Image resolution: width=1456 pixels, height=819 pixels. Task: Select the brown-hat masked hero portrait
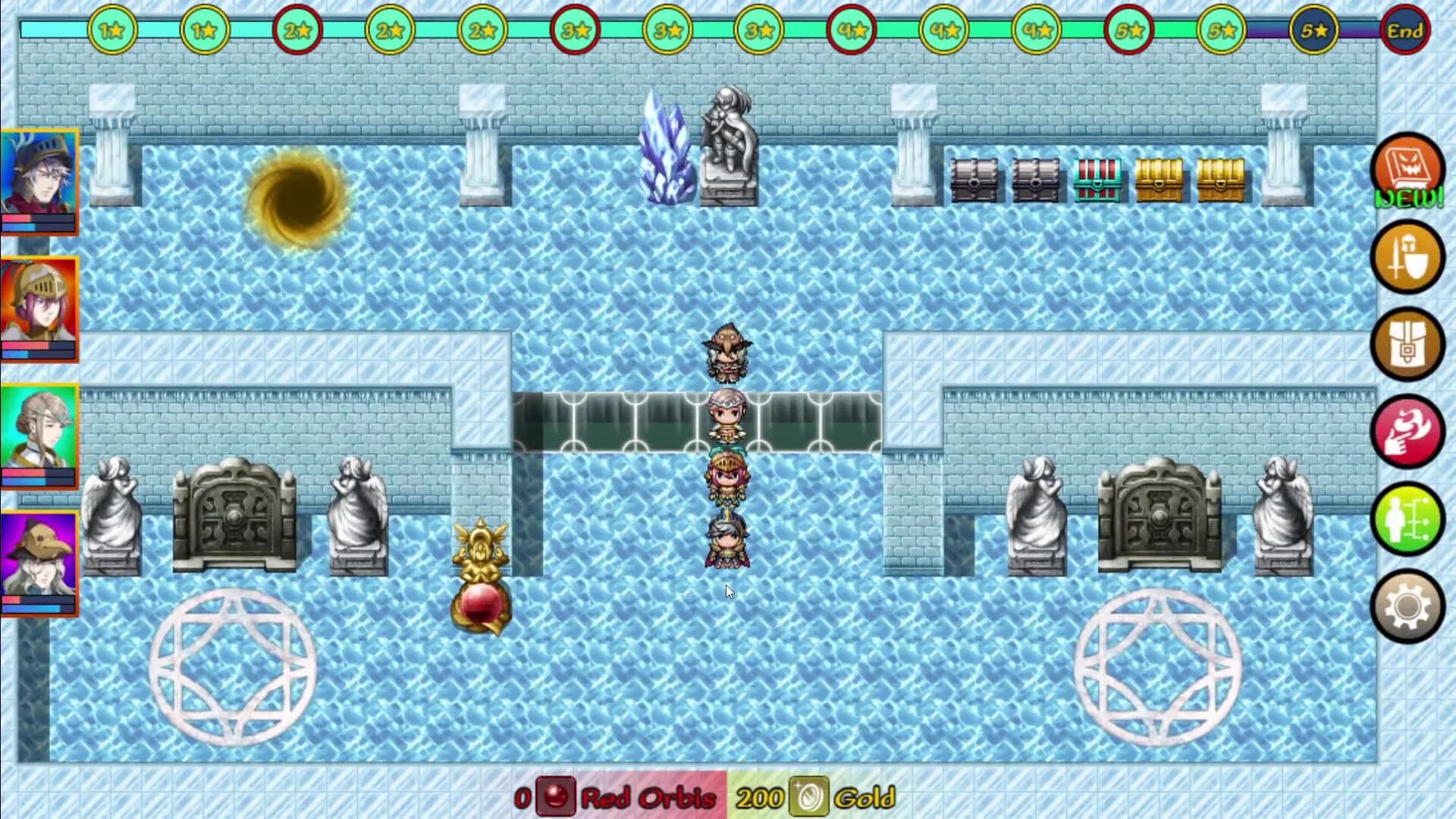tap(39, 563)
